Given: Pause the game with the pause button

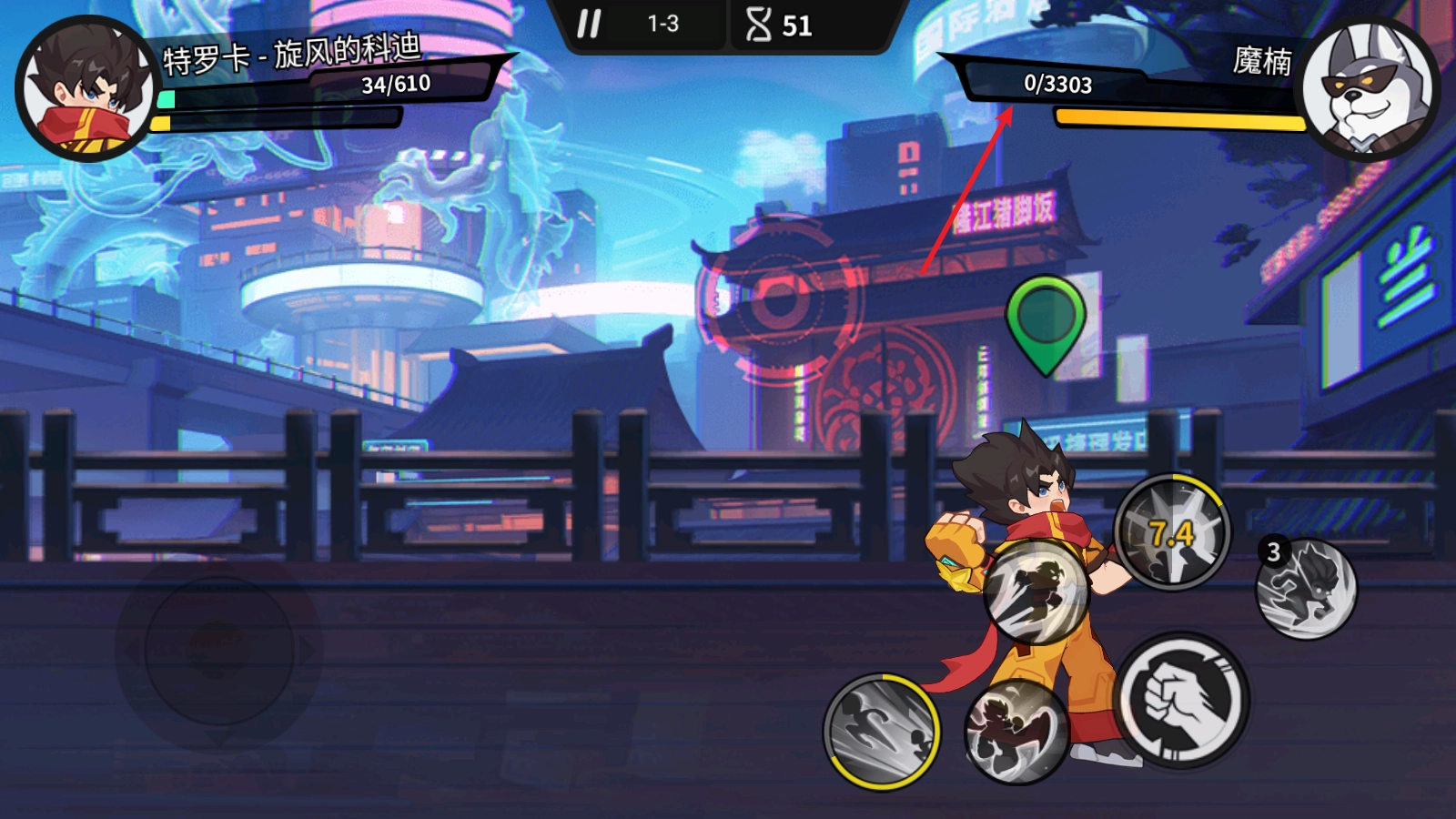Looking at the screenshot, I should tap(589, 25).
